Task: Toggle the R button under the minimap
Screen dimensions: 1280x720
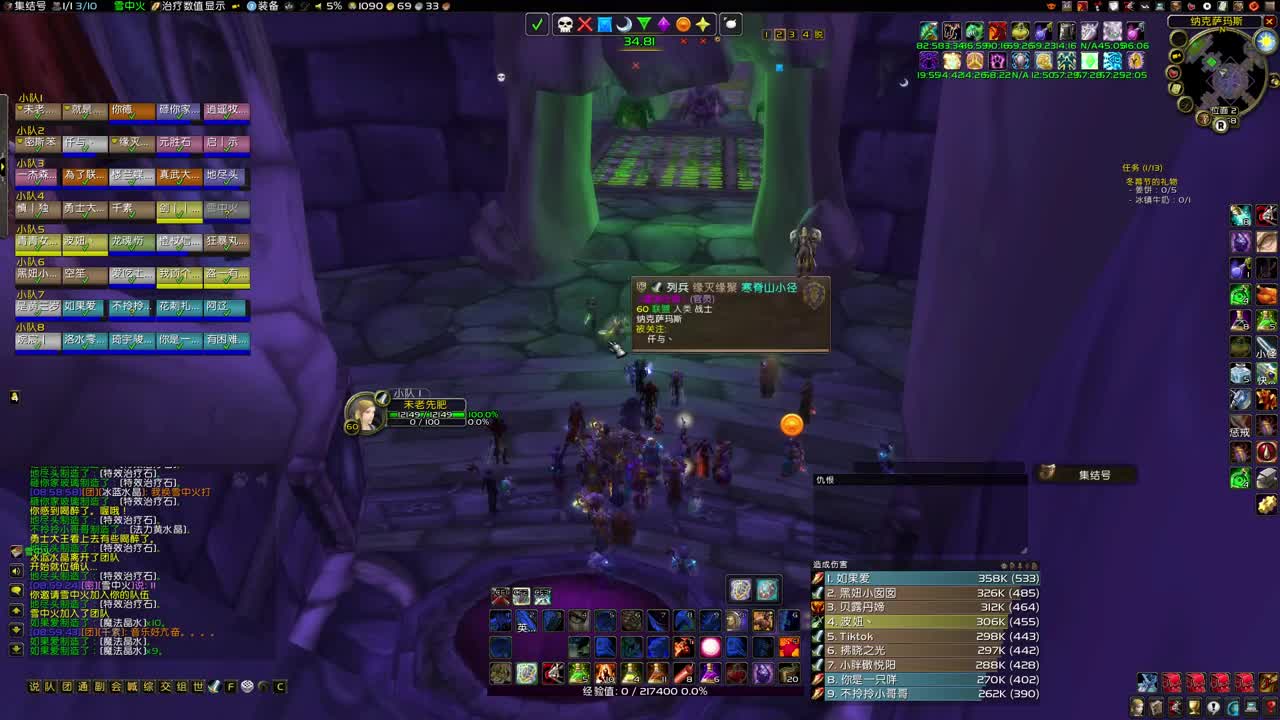Action: [1222, 127]
